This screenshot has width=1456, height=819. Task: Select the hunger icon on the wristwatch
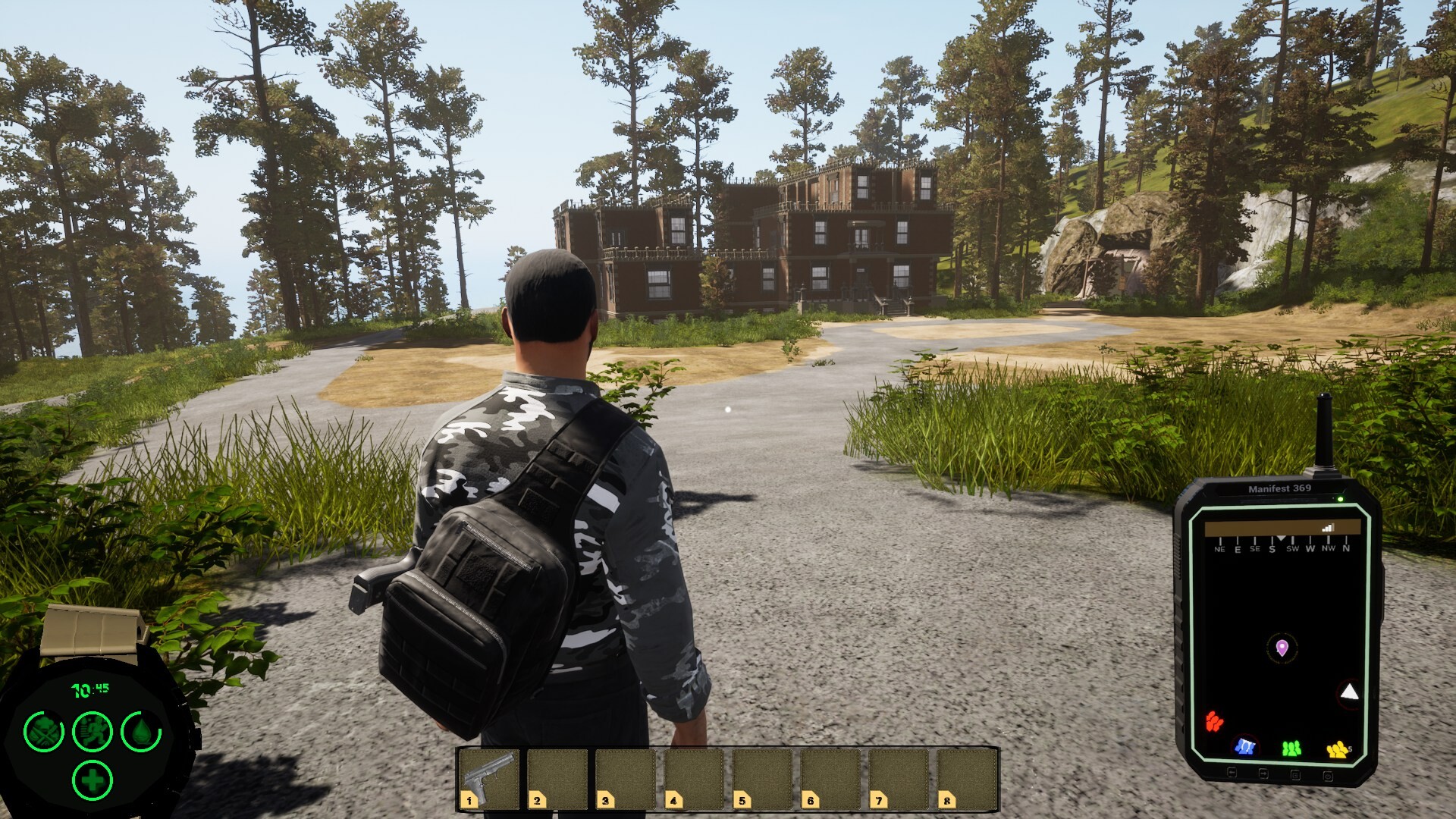(x=44, y=732)
